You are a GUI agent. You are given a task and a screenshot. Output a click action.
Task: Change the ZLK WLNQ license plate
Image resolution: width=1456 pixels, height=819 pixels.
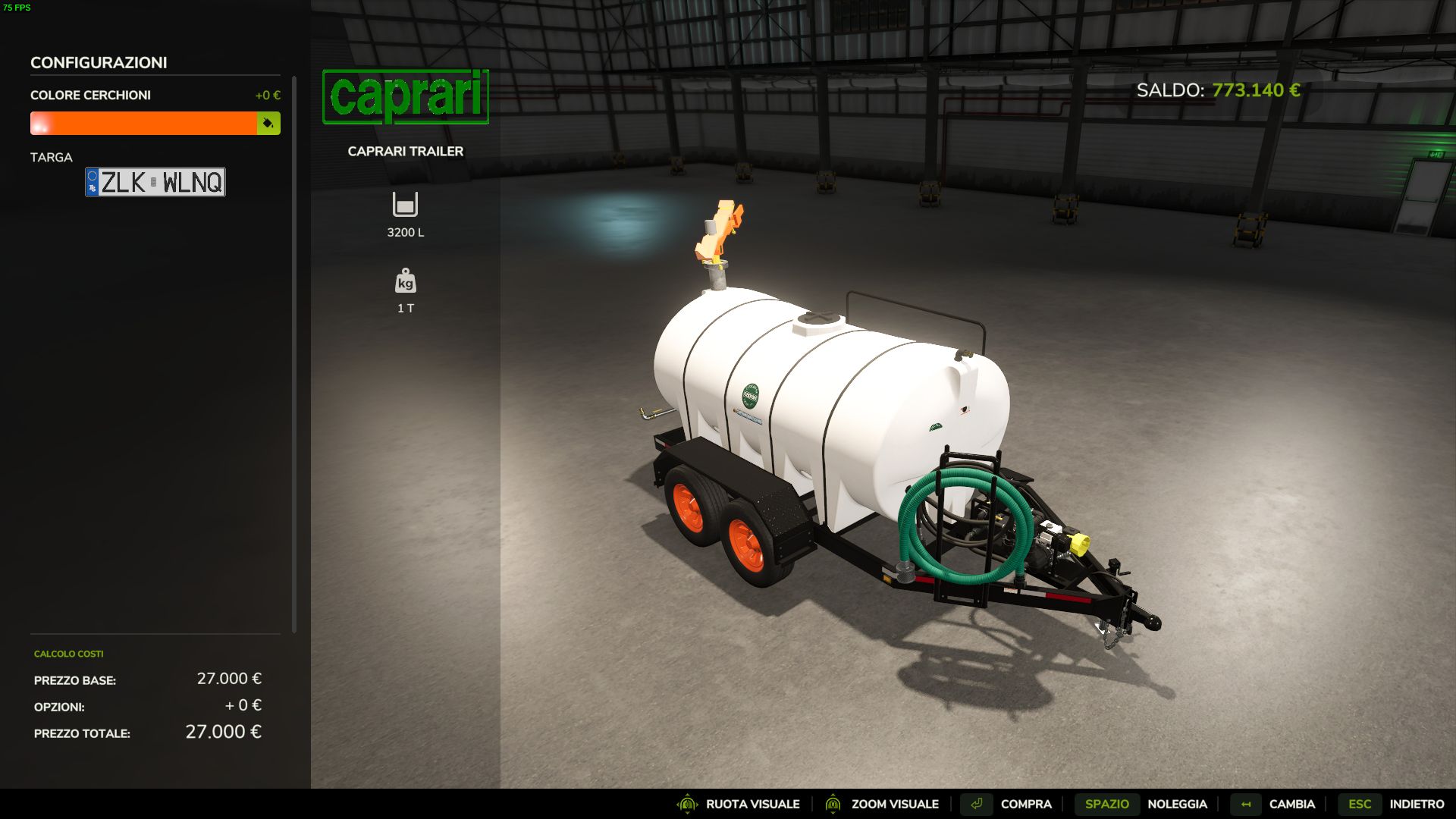(155, 182)
